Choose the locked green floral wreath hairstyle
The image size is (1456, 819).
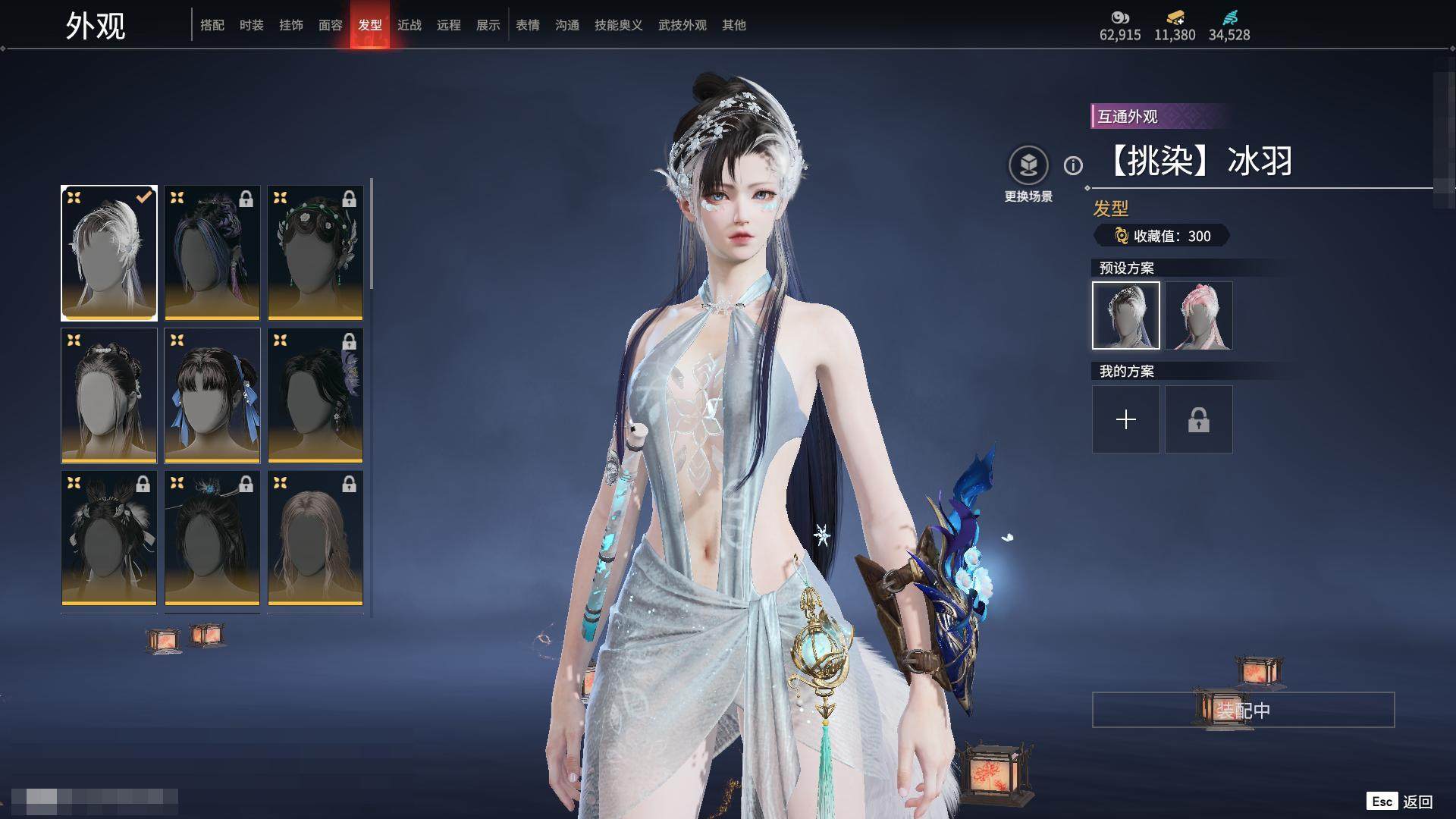(315, 253)
